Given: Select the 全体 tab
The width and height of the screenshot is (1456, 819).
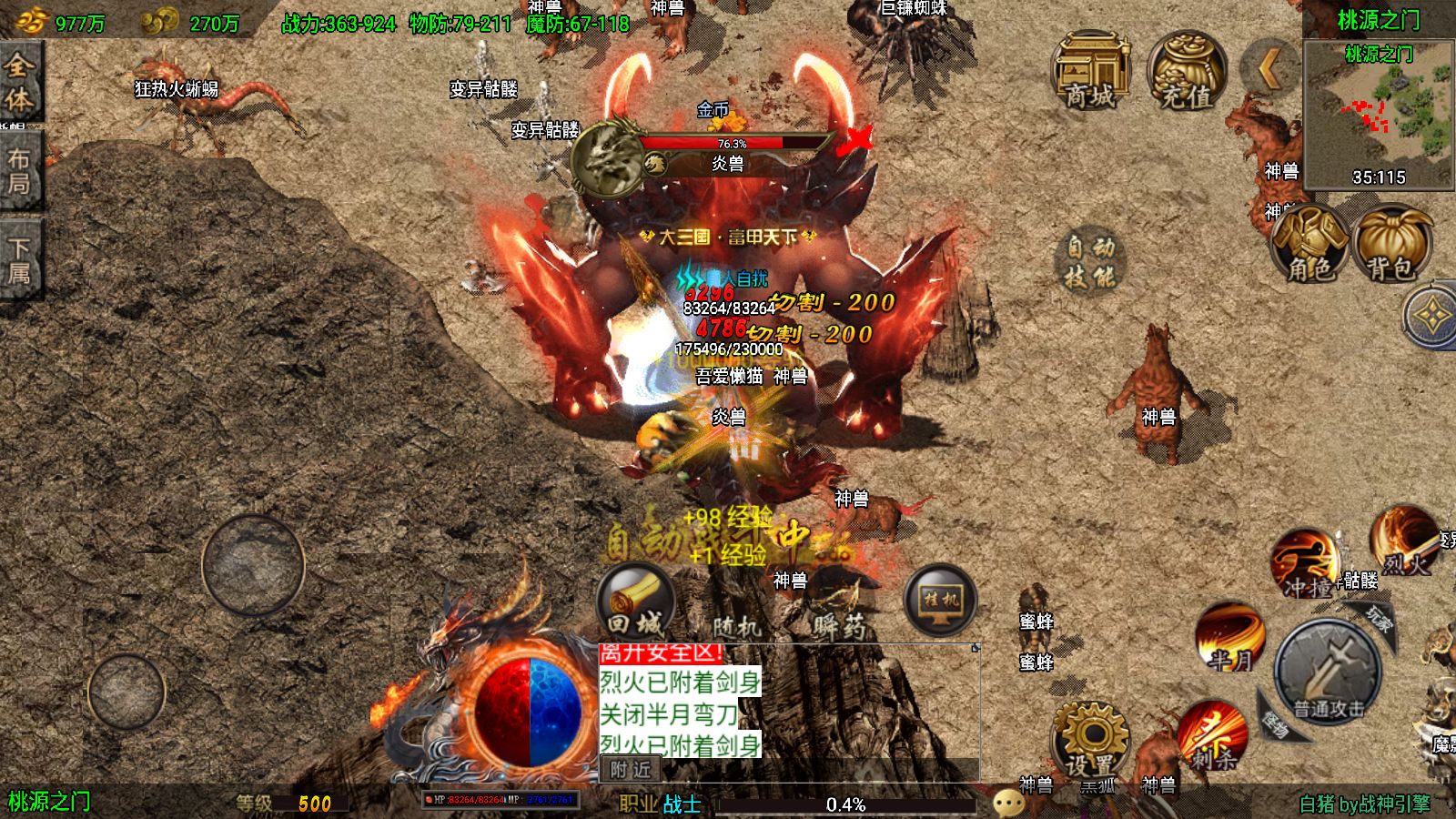Looking at the screenshot, I should pos(20,82).
